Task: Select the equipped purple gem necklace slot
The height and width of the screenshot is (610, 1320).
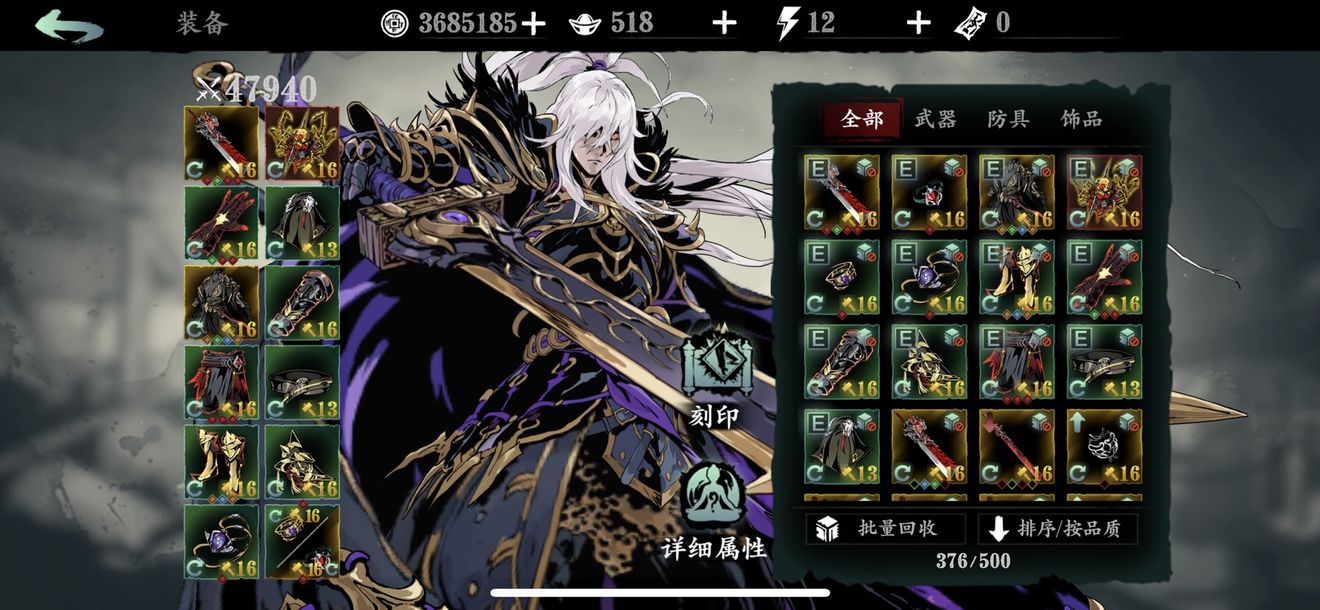Action: 221,542
